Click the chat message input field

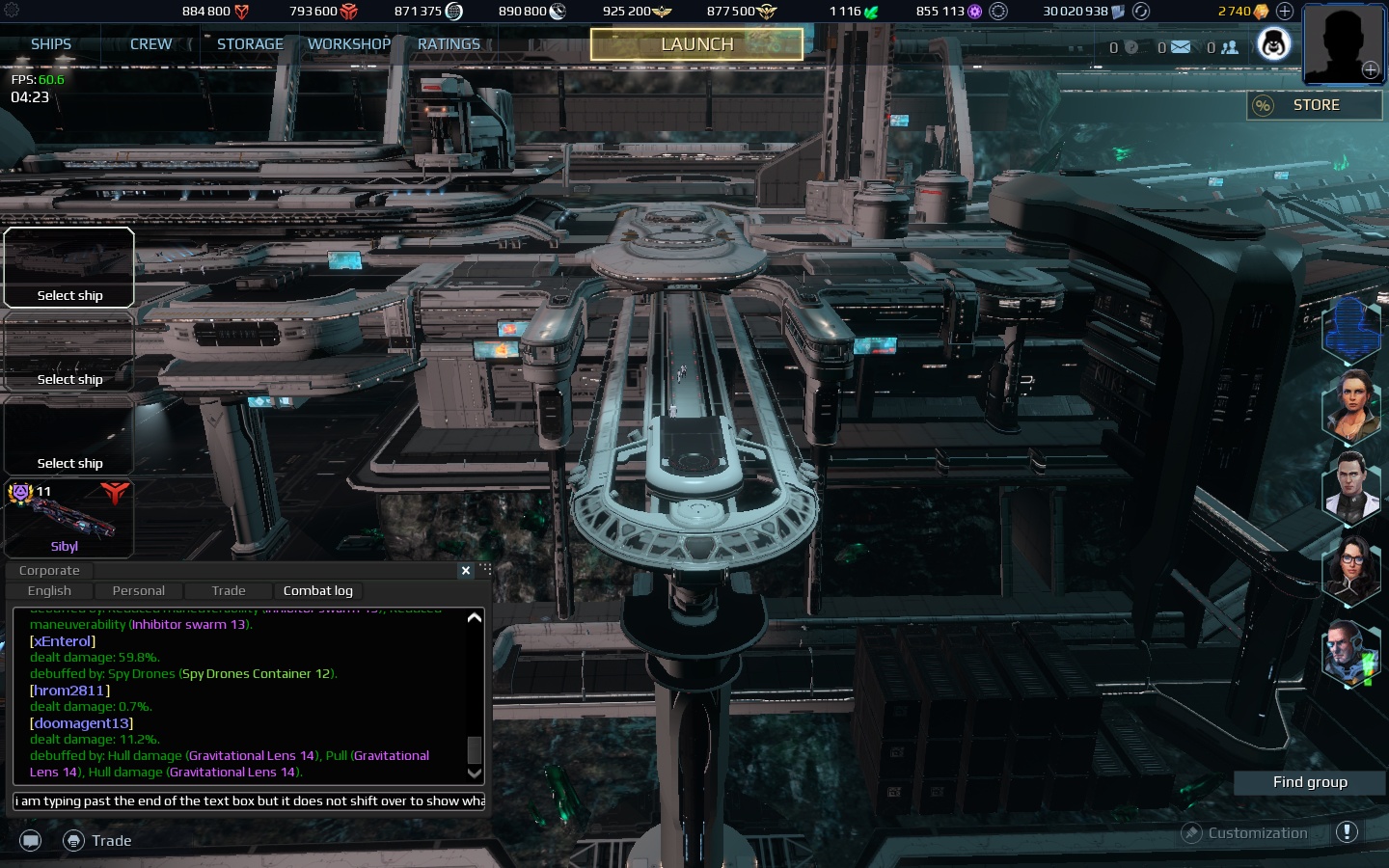pyautogui.click(x=249, y=800)
